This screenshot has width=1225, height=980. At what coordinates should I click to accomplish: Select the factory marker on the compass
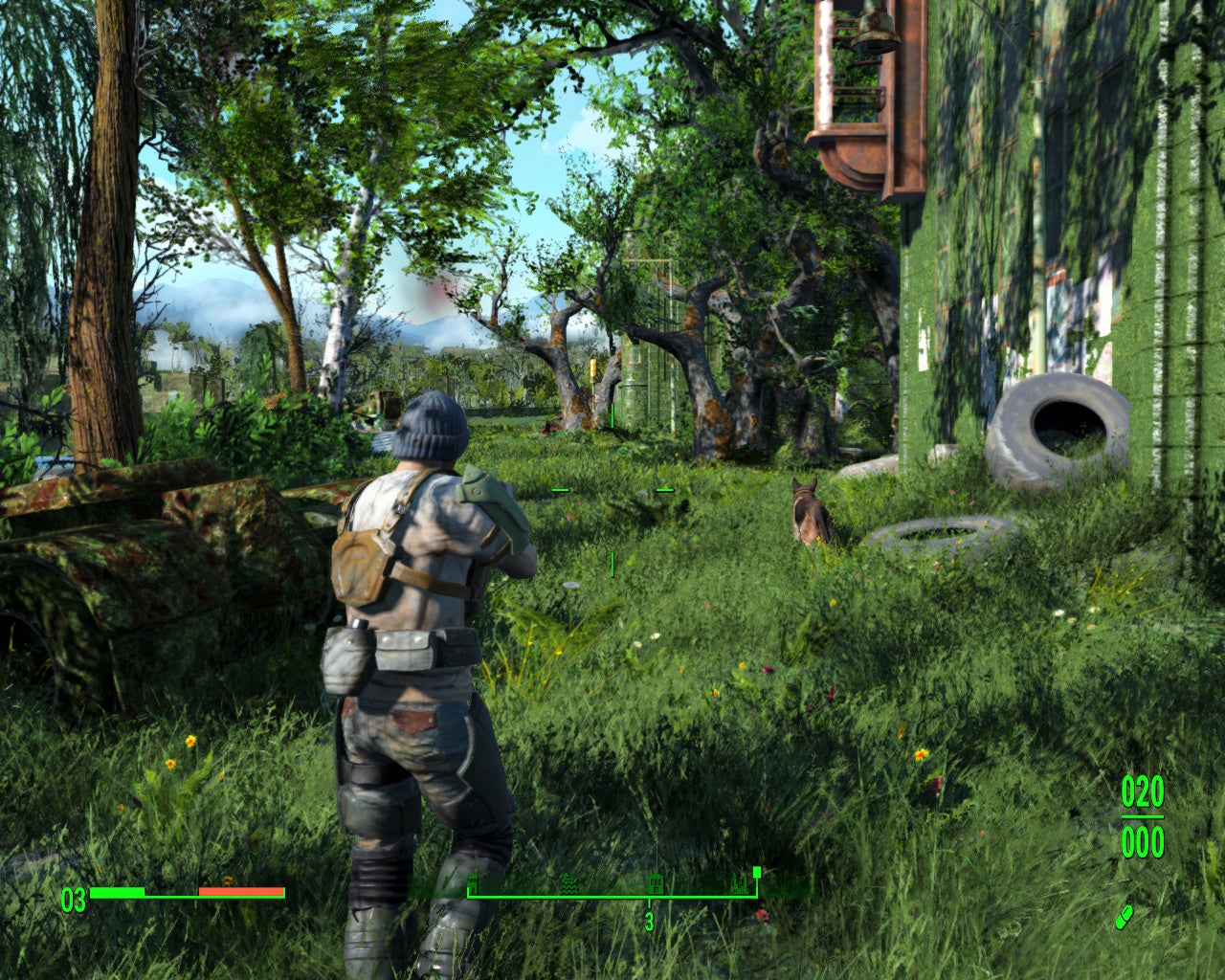click(739, 882)
